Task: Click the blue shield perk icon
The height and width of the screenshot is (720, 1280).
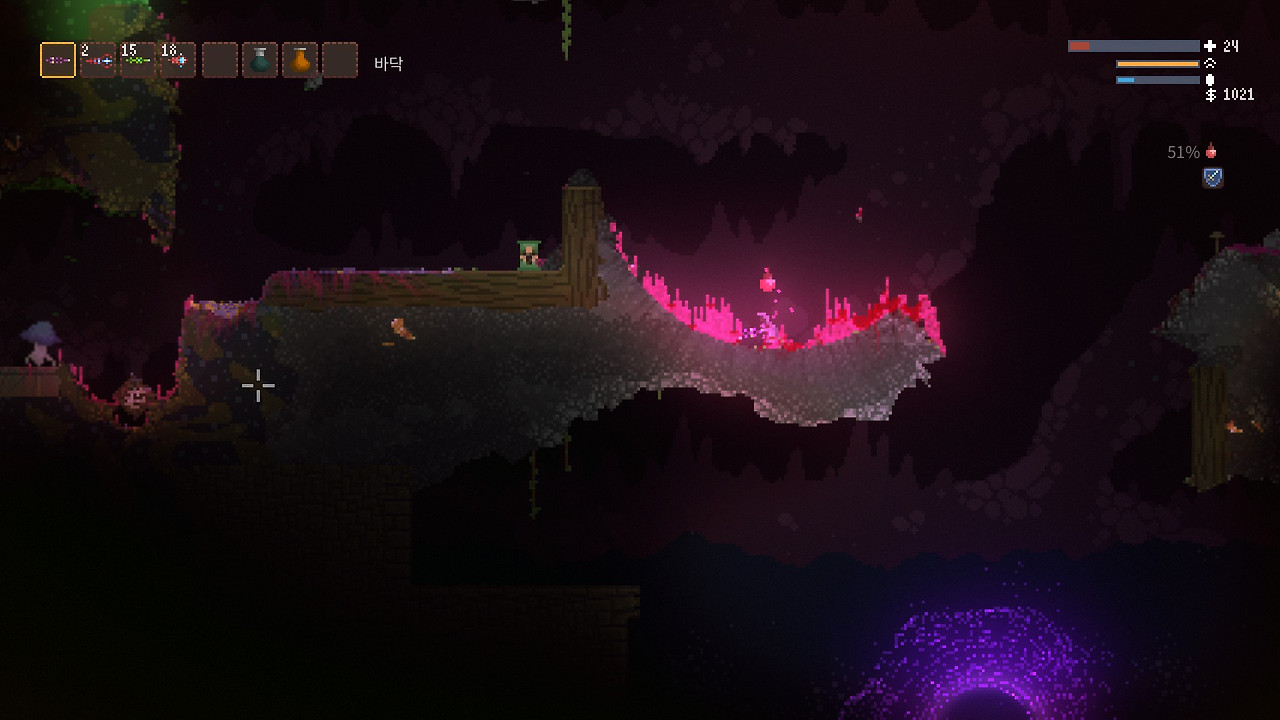Action: point(1212,178)
